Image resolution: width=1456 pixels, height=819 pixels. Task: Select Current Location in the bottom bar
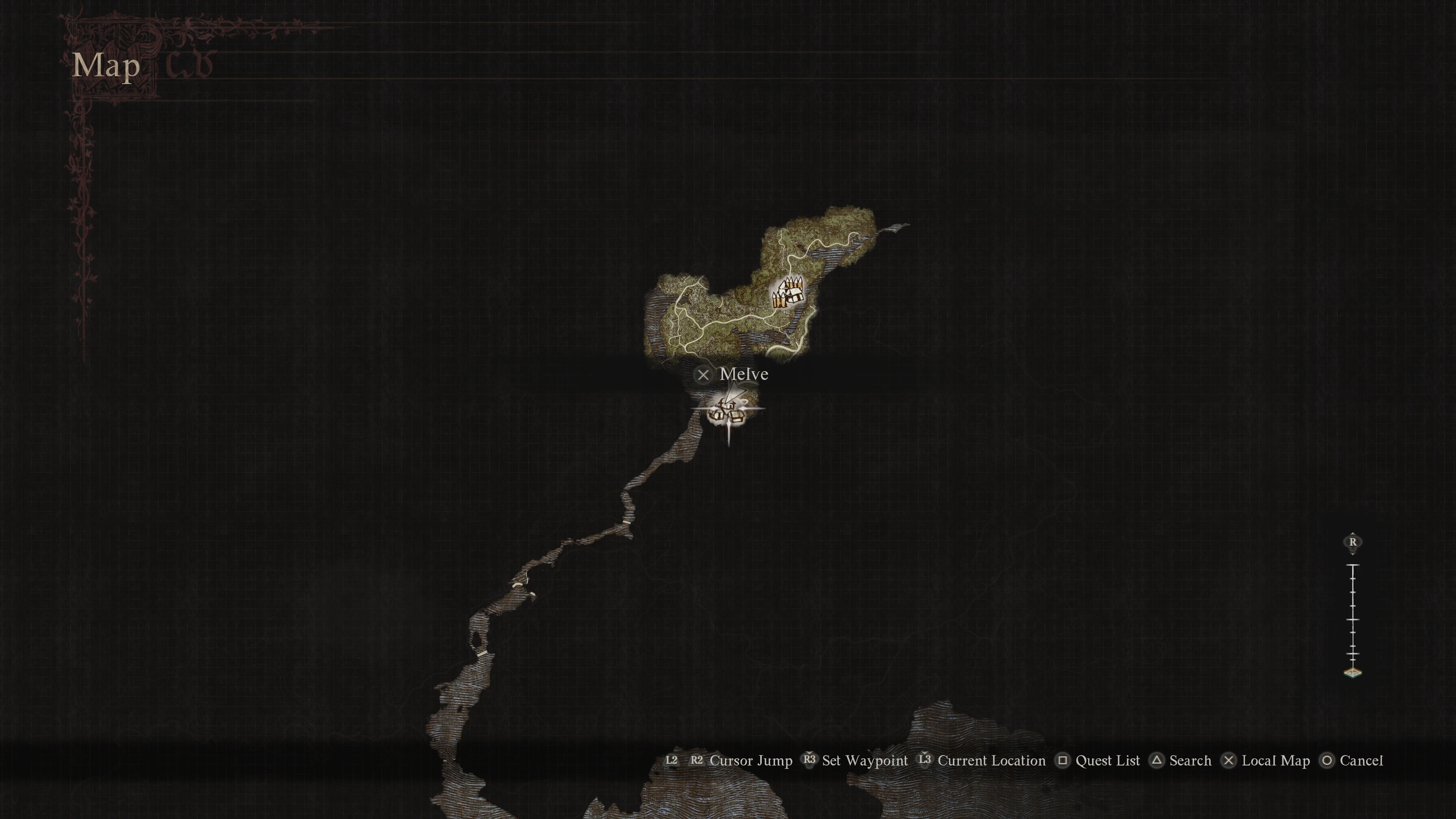pyautogui.click(x=992, y=761)
